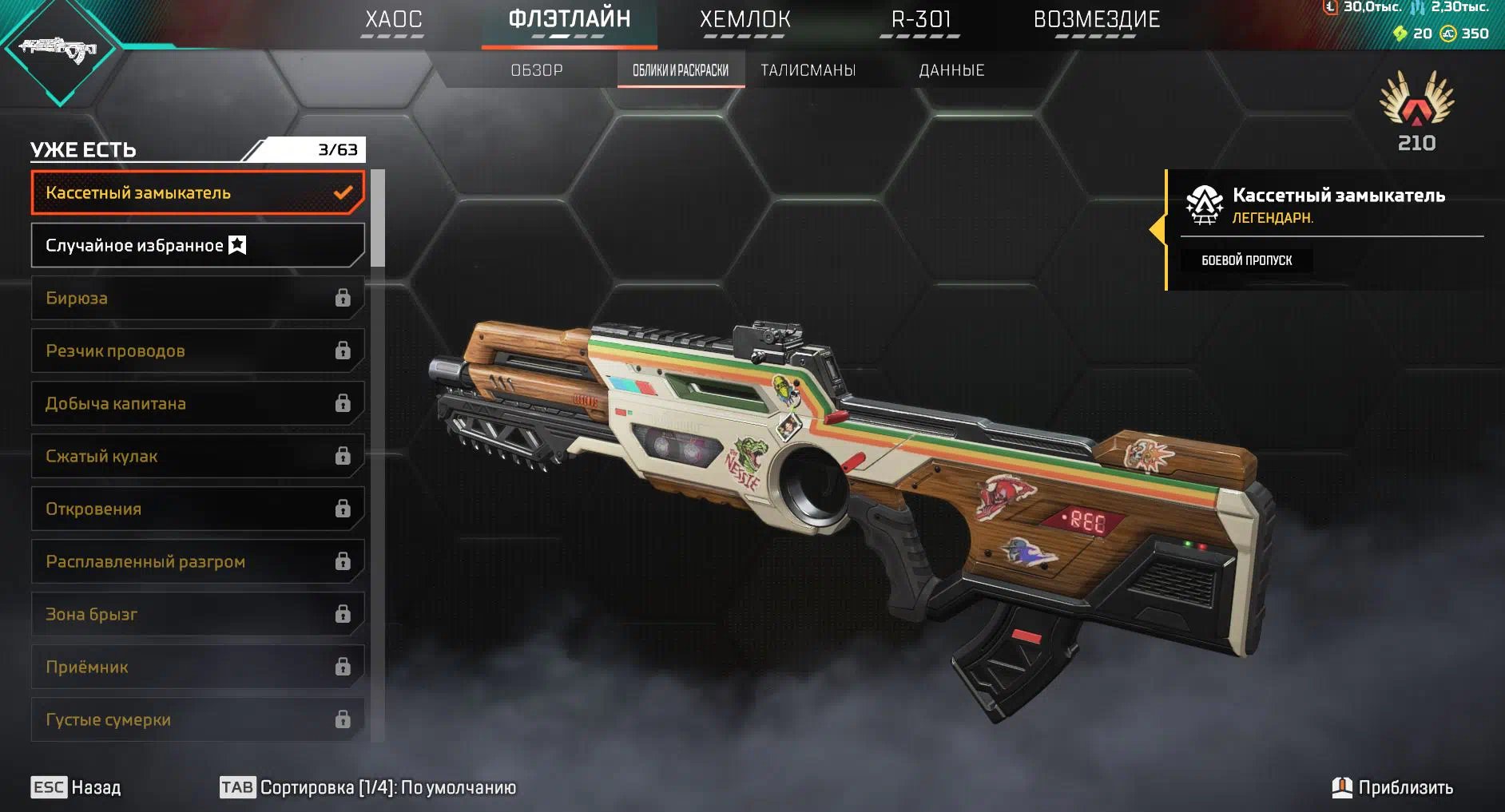Select the Кассетный замыкатель skin

(197, 192)
